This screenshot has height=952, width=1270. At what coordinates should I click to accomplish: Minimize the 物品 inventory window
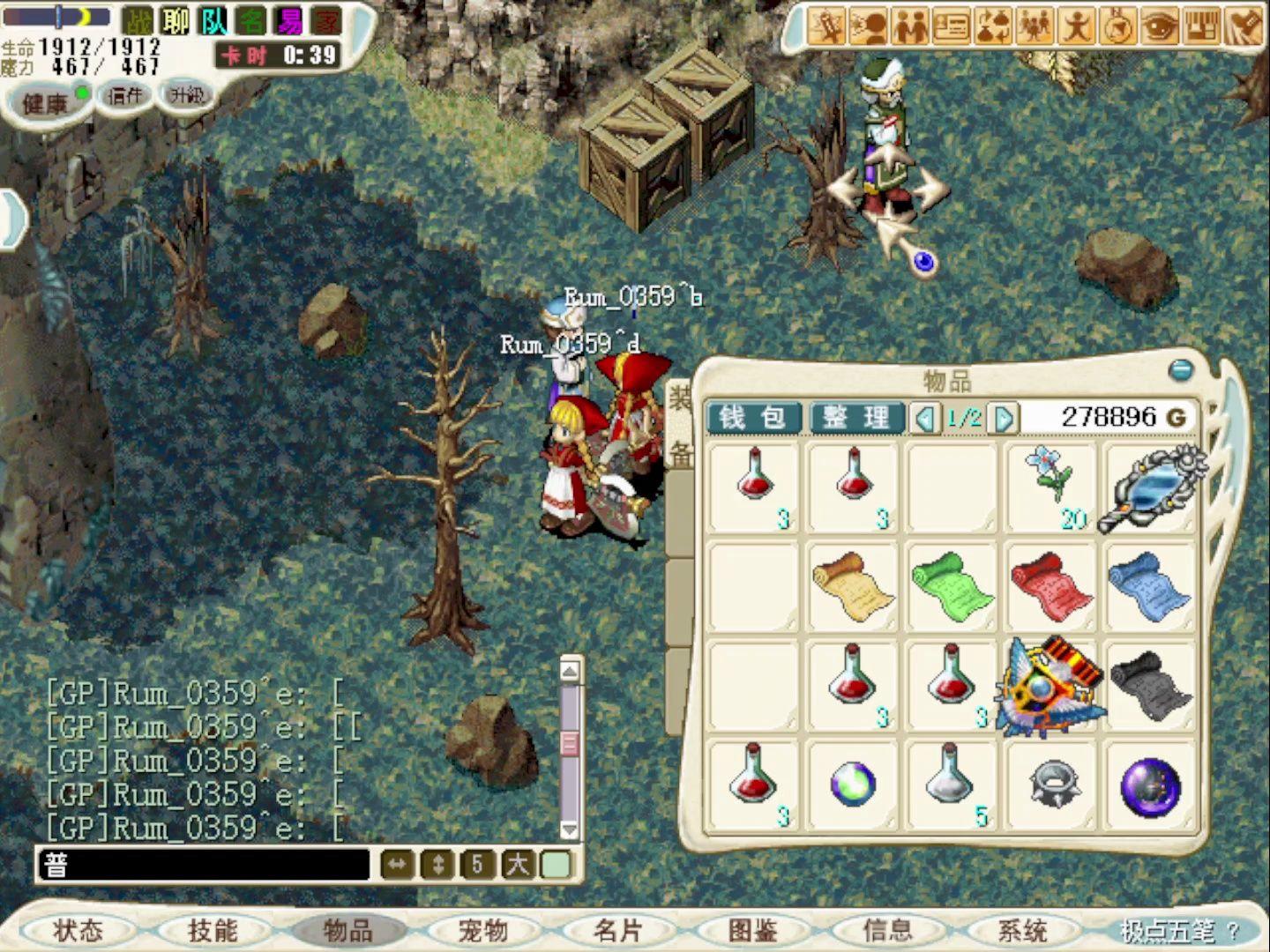coord(1180,370)
